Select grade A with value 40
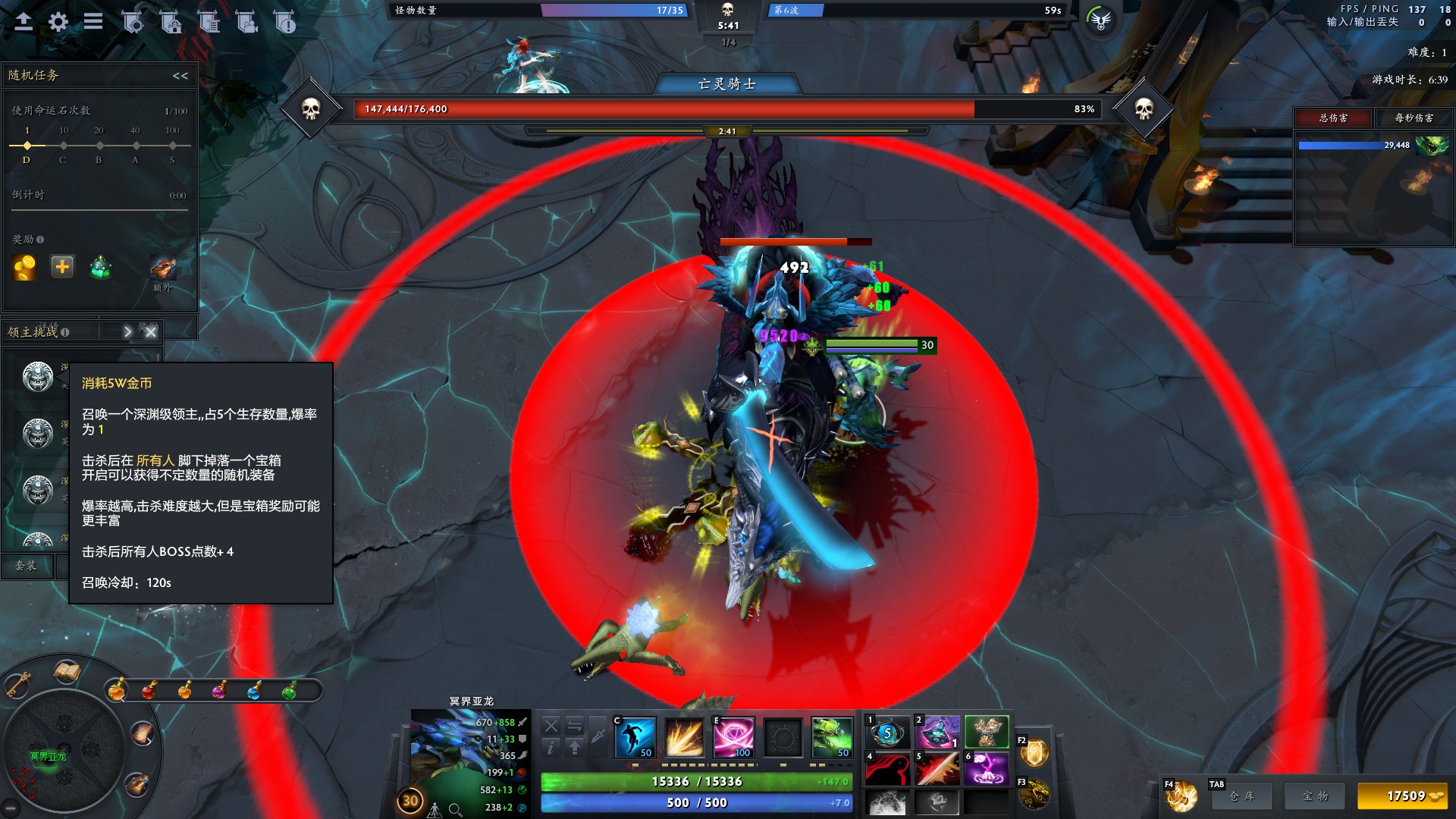 pyautogui.click(x=136, y=145)
